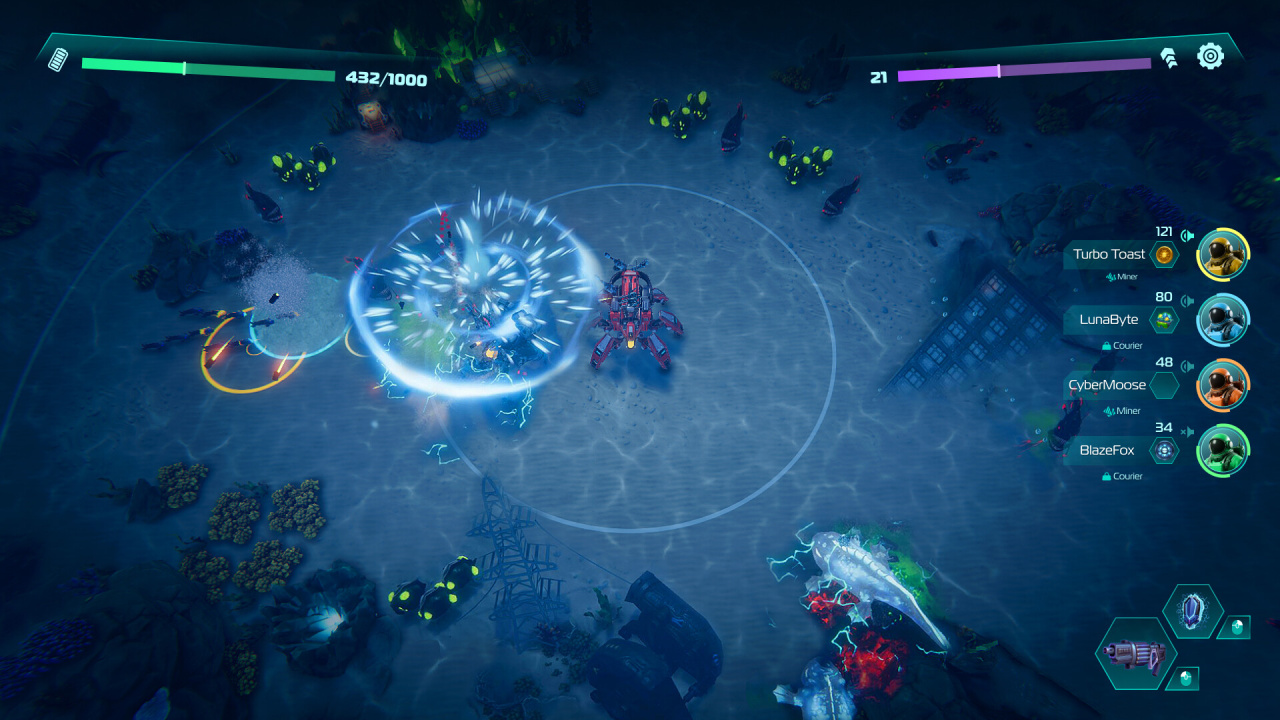The width and height of the screenshot is (1280, 720).
Task: Select LunaByte's blue astronaut portrait
Action: (1222, 320)
